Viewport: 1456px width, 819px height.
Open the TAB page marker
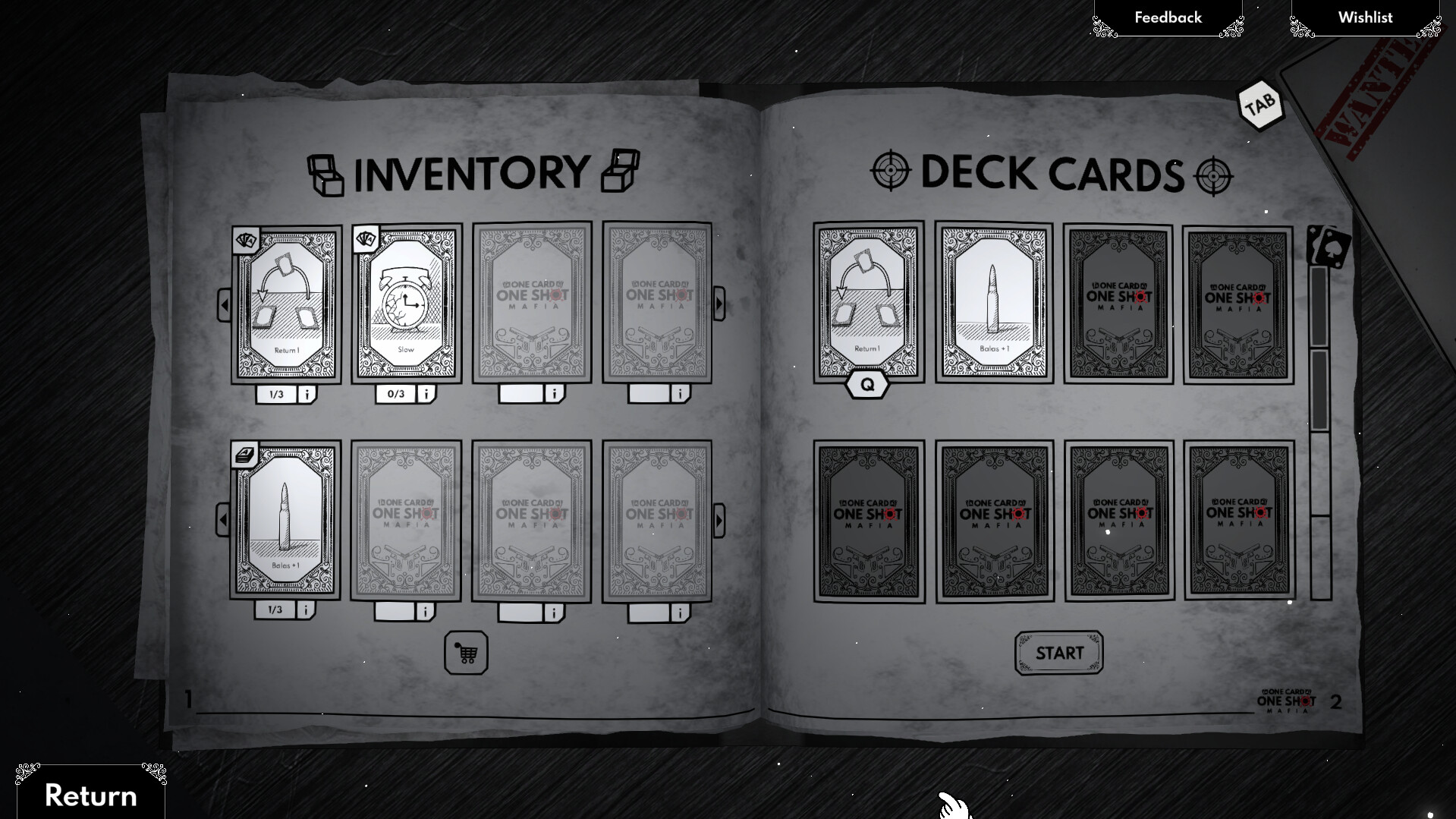click(1259, 104)
